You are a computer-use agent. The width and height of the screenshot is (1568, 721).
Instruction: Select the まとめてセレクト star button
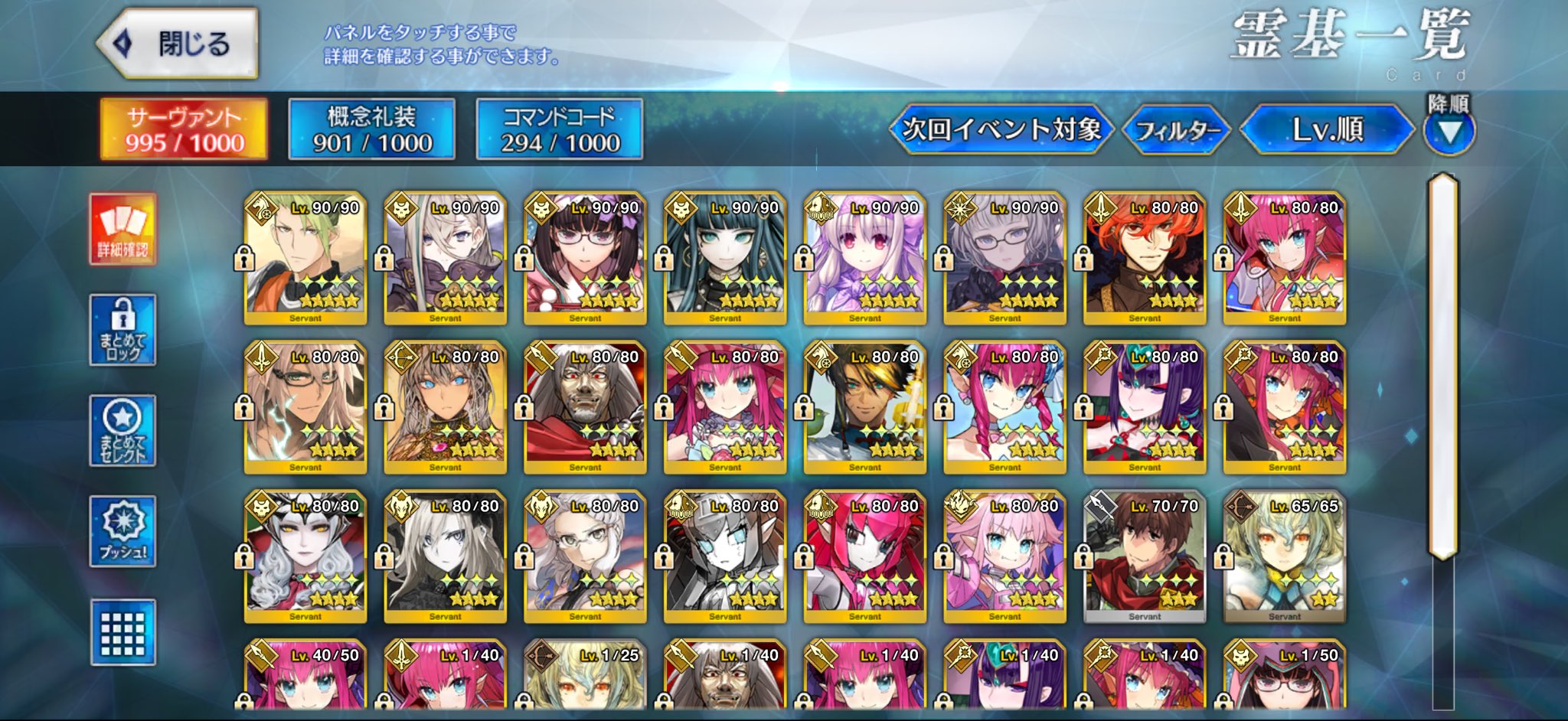[x=122, y=431]
